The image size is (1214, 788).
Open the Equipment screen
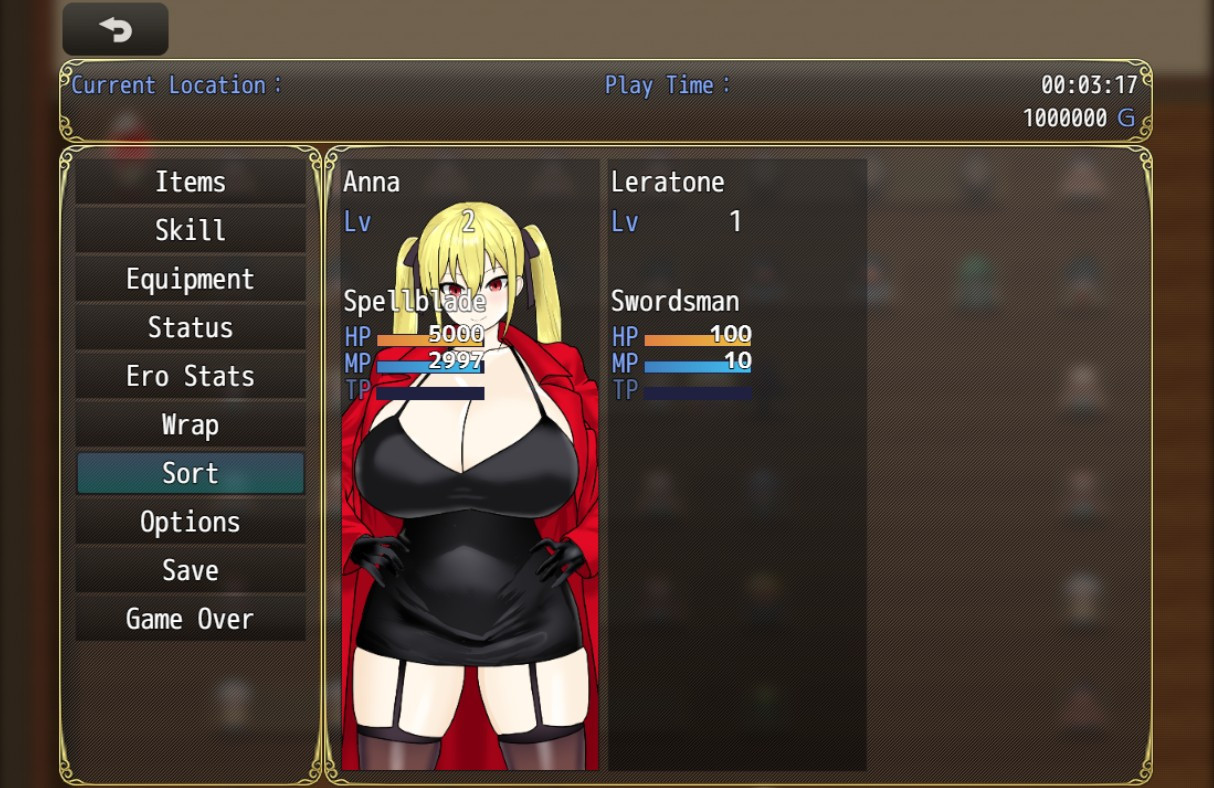pyautogui.click(x=190, y=279)
